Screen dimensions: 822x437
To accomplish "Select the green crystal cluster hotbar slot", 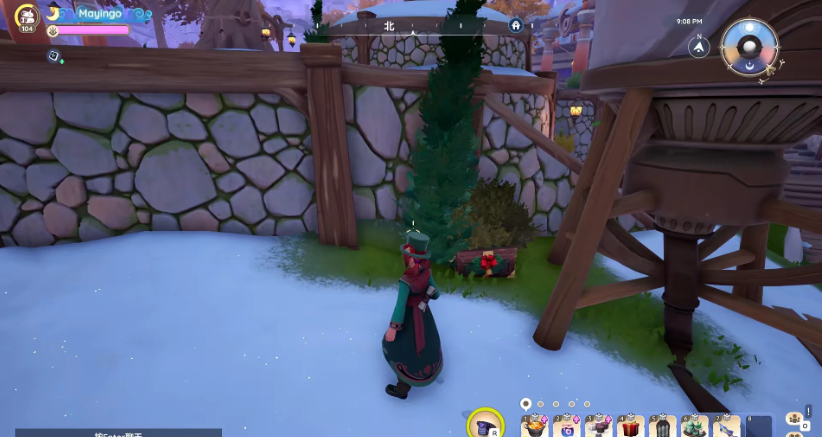I will (693, 427).
